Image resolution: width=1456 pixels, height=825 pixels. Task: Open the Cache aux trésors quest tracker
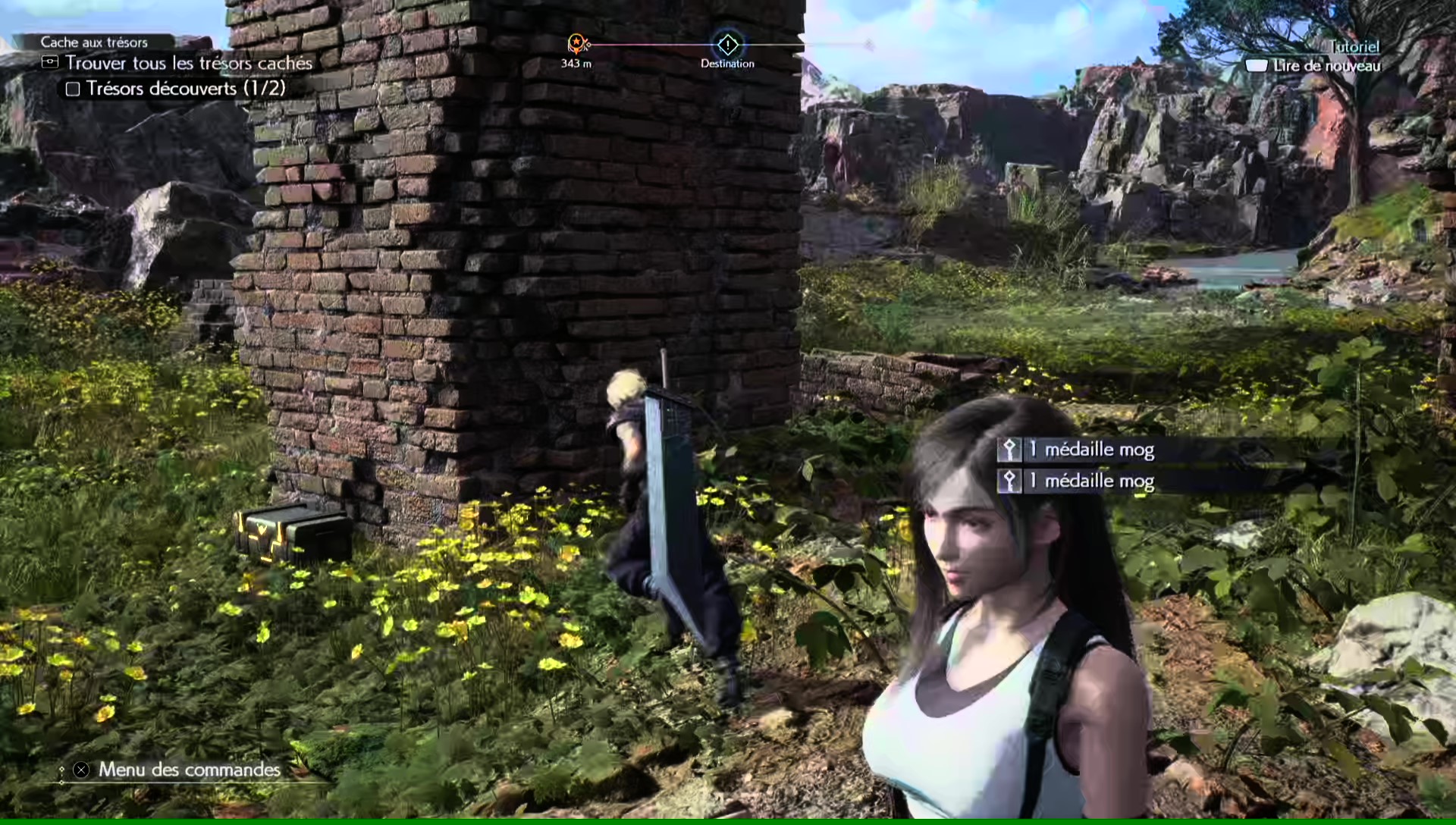[x=94, y=42]
